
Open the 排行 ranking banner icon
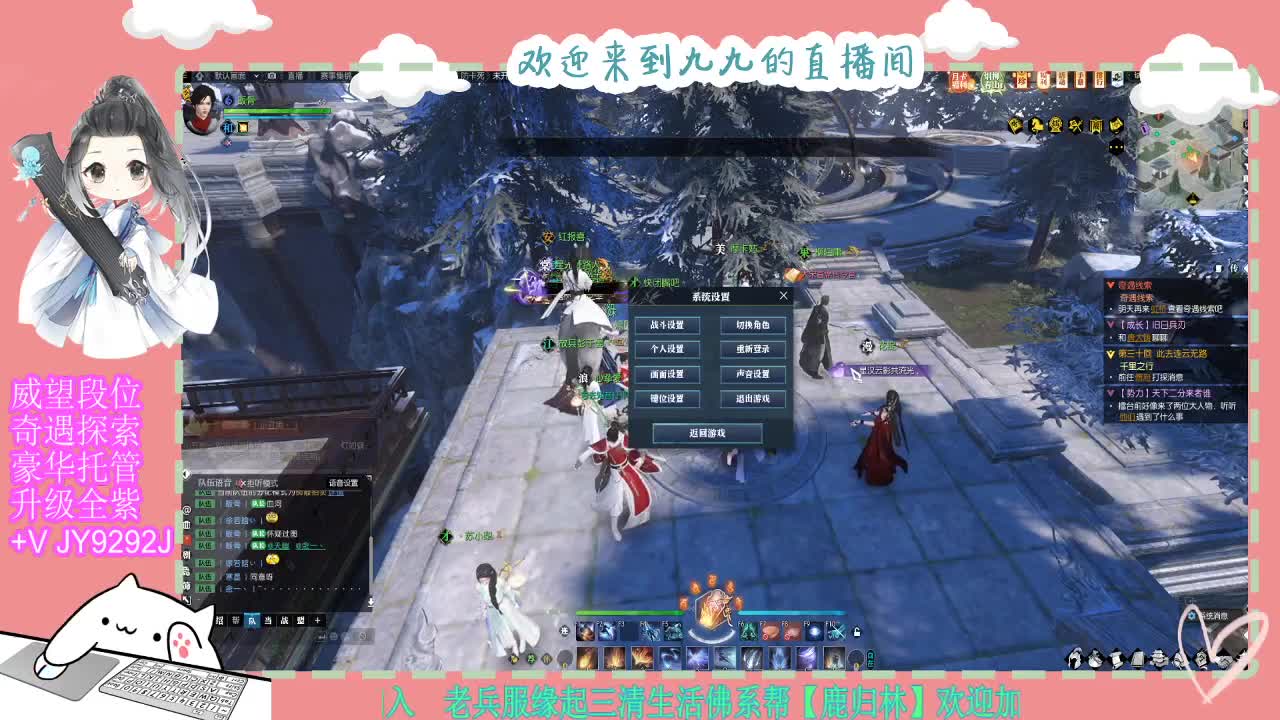[x=1100, y=79]
